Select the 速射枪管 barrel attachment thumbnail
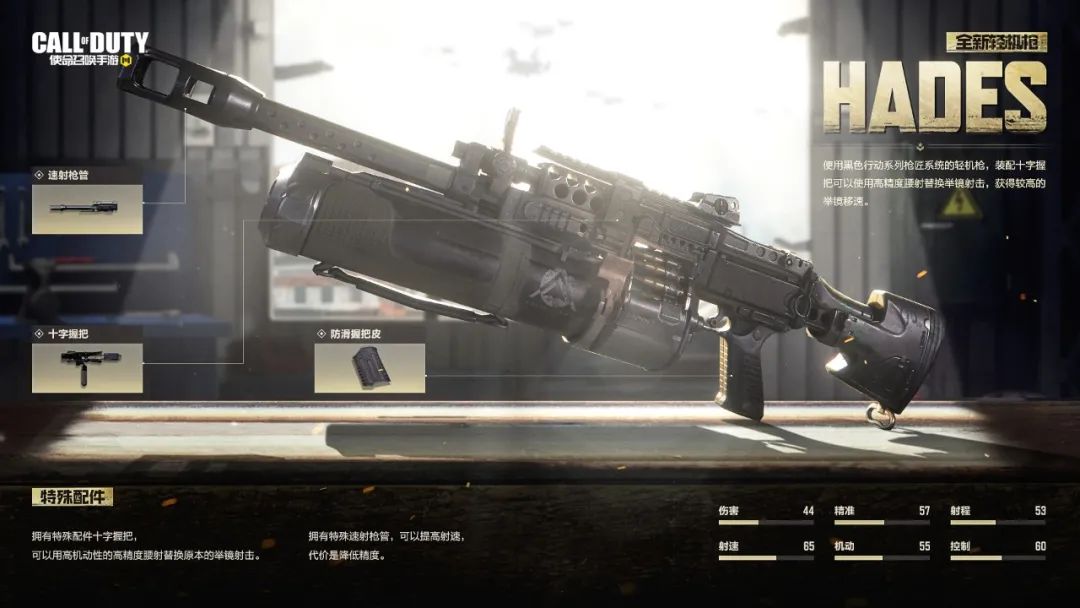The width and height of the screenshot is (1080, 608). pos(87,209)
